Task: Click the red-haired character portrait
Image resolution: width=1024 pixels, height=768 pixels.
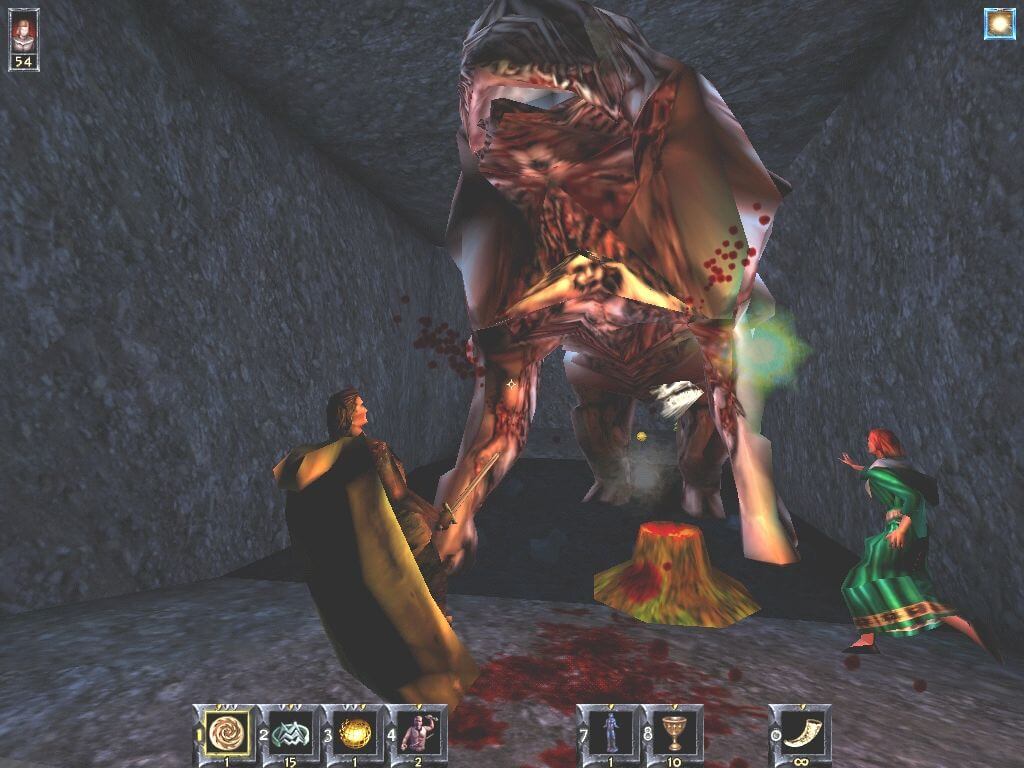Action: 23,32
